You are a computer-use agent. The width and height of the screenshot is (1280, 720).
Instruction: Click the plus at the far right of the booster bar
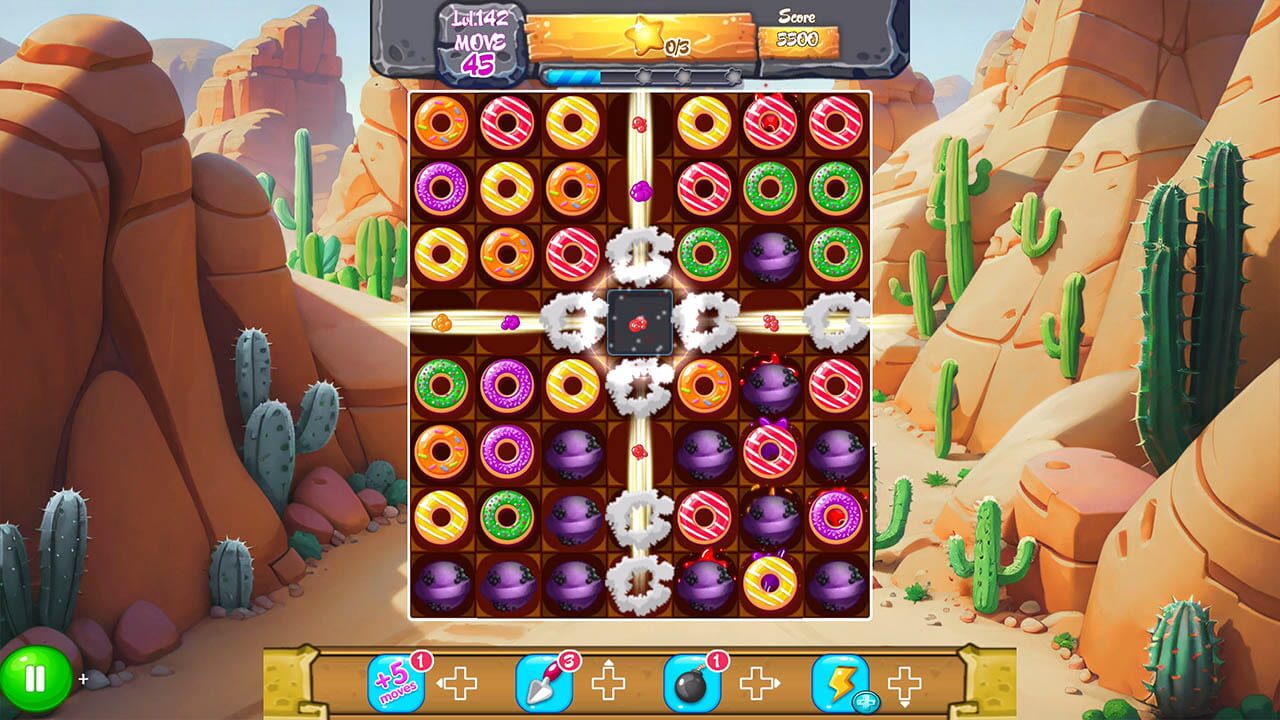click(x=904, y=681)
